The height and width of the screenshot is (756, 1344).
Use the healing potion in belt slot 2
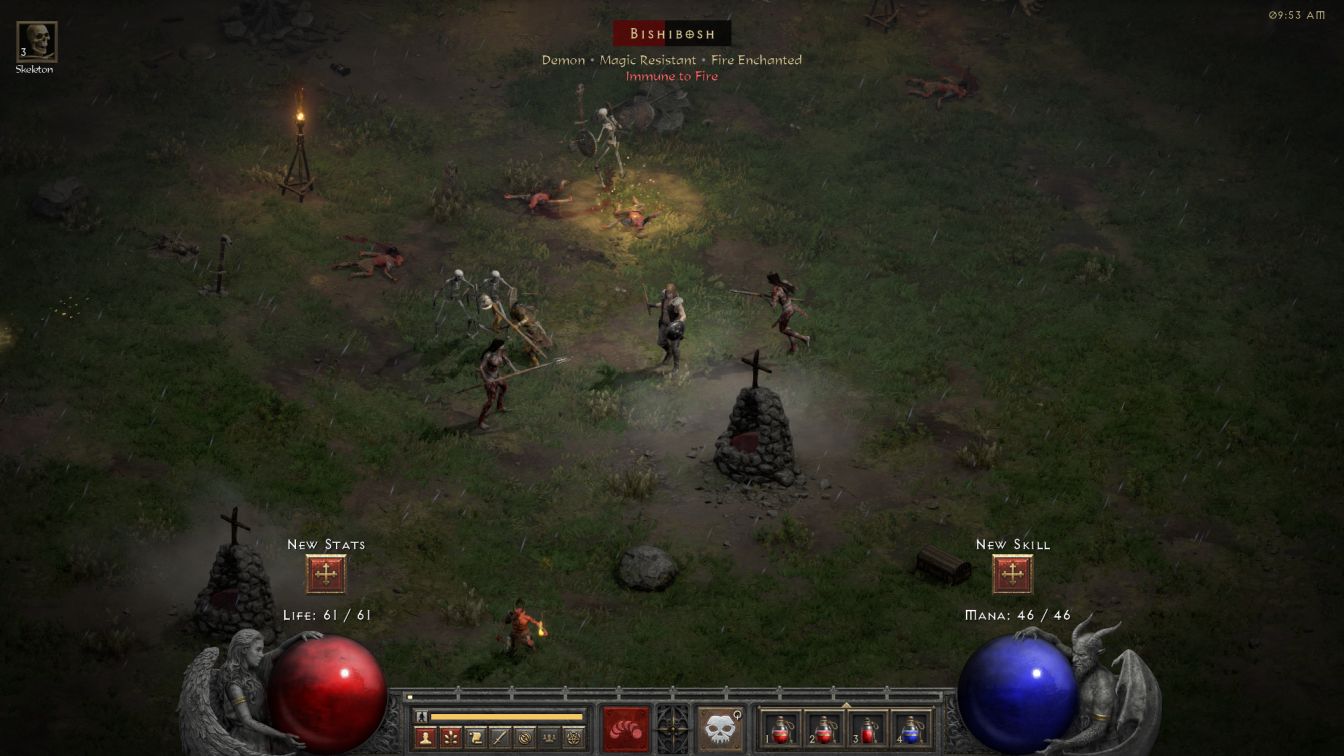coord(824,730)
